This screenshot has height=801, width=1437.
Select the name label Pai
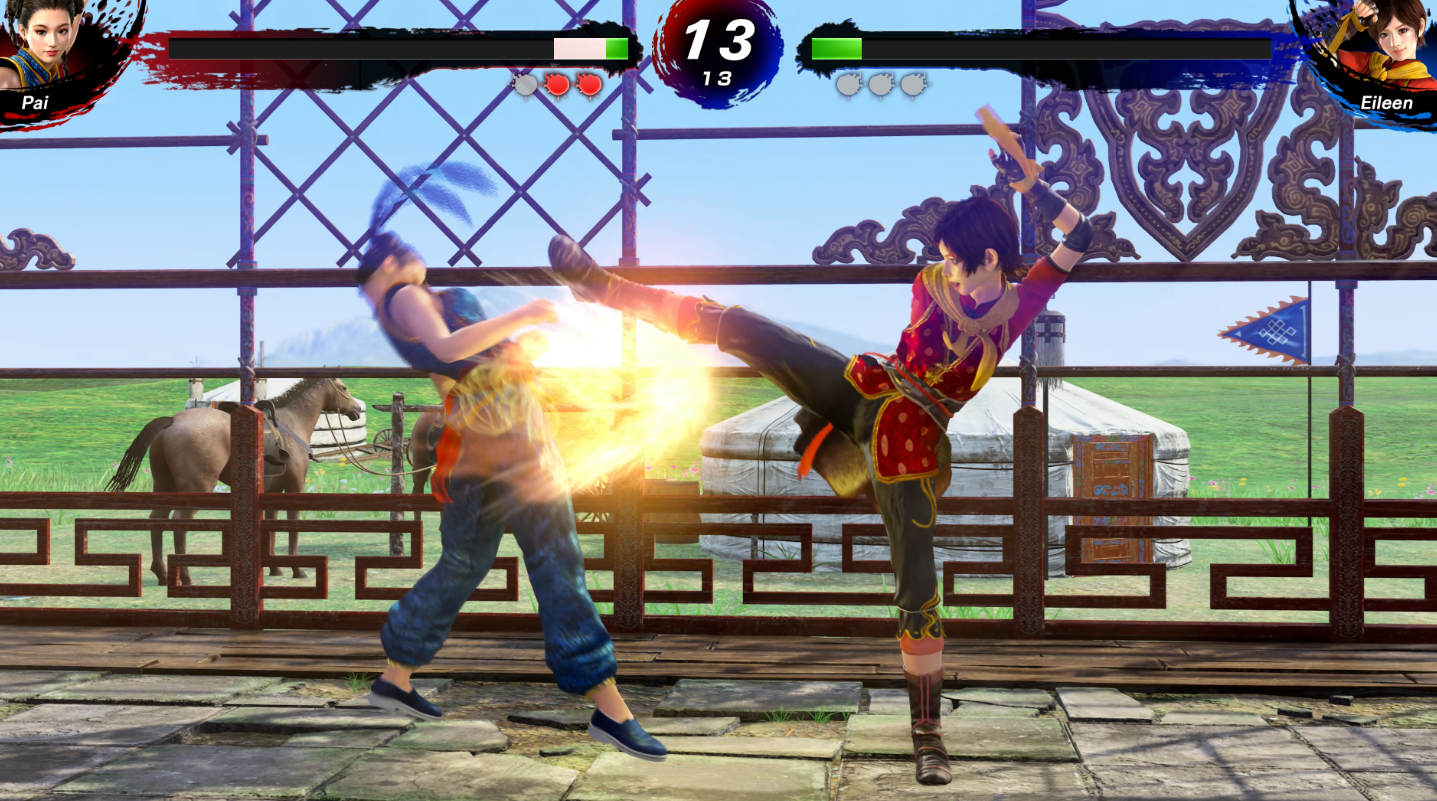tap(33, 102)
